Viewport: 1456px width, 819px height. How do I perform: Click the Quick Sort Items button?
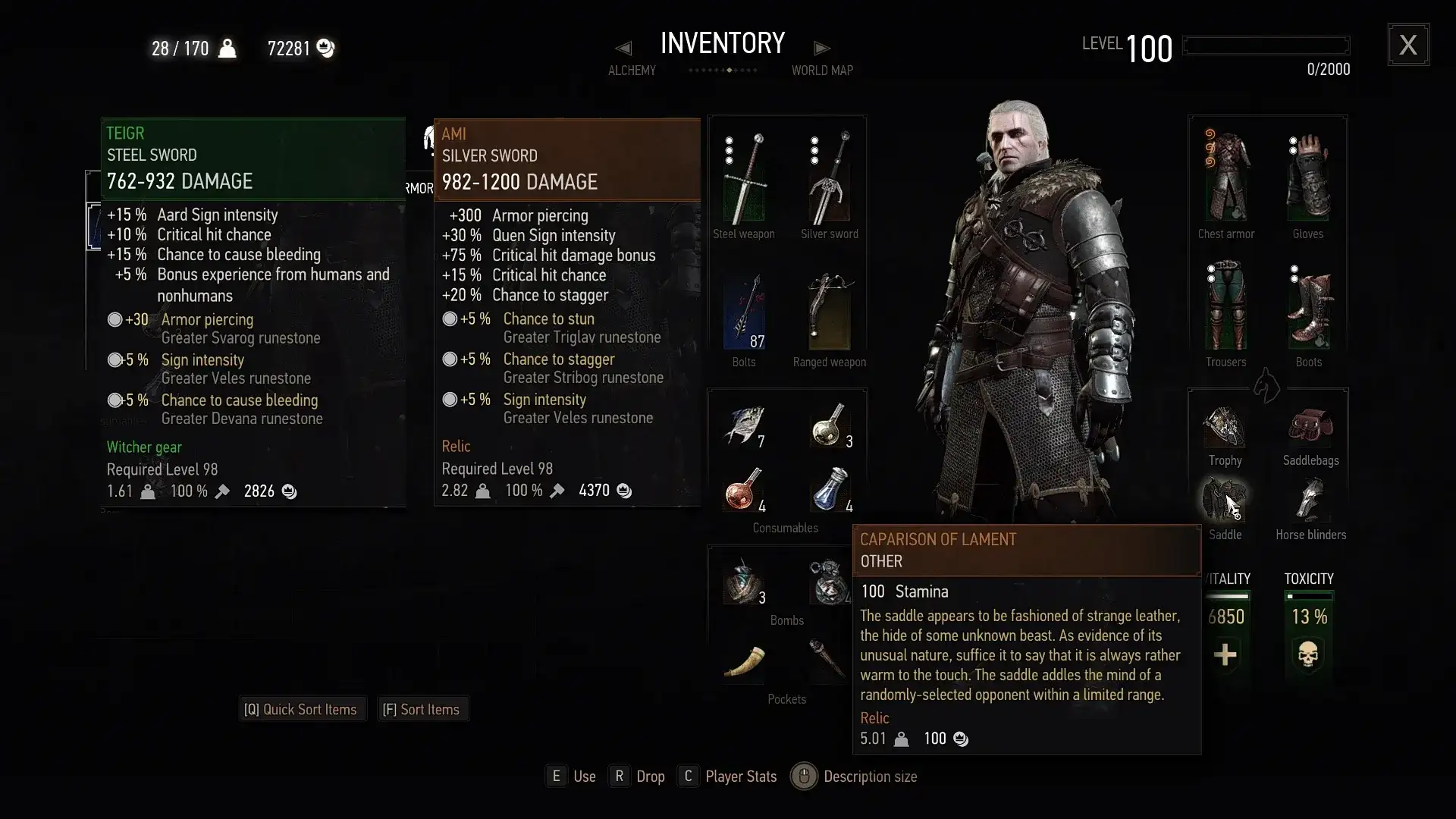point(301,710)
